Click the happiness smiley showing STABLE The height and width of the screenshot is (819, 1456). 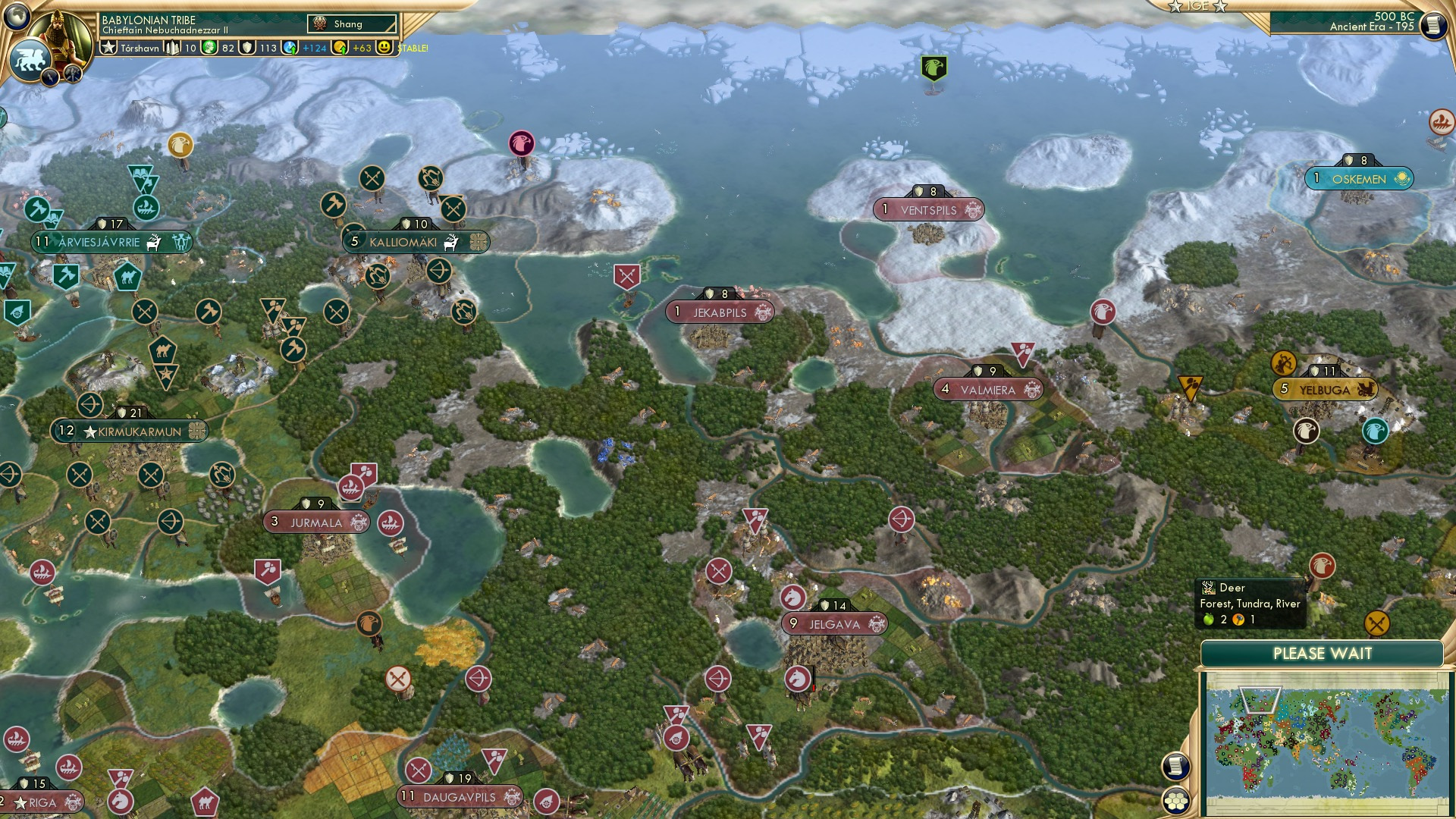pyautogui.click(x=384, y=47)
